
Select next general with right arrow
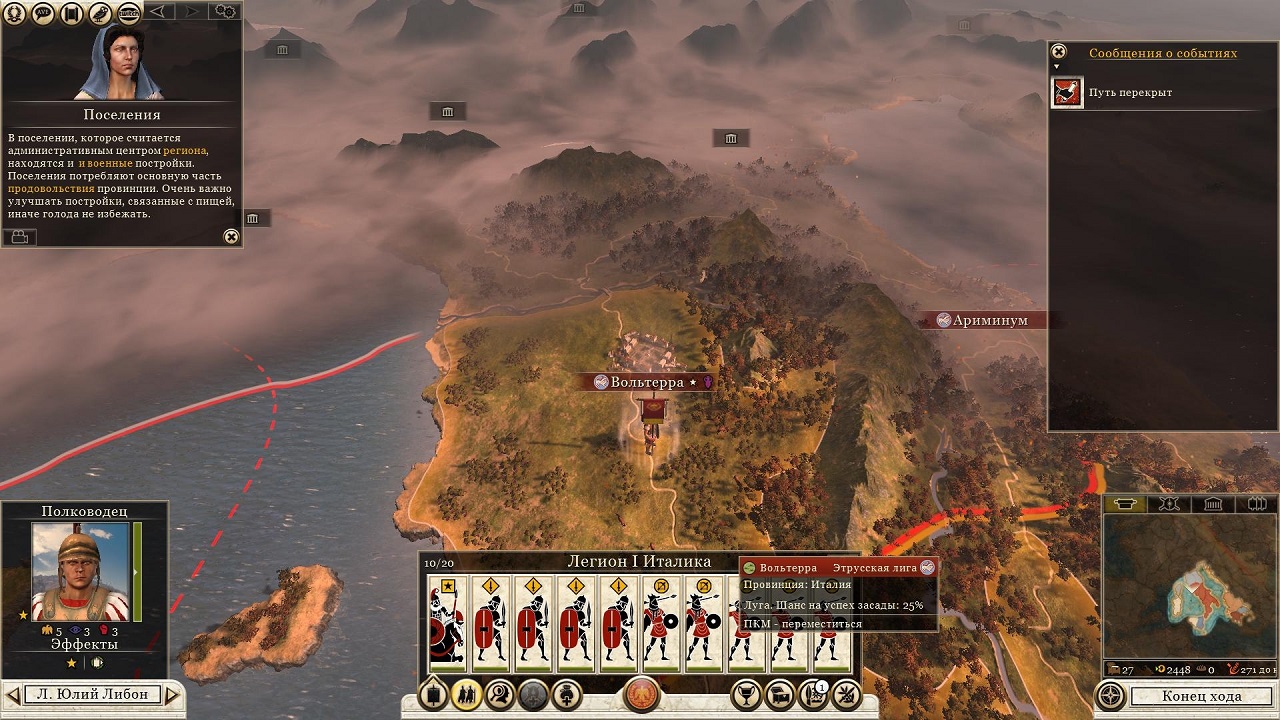click(171, 694)
